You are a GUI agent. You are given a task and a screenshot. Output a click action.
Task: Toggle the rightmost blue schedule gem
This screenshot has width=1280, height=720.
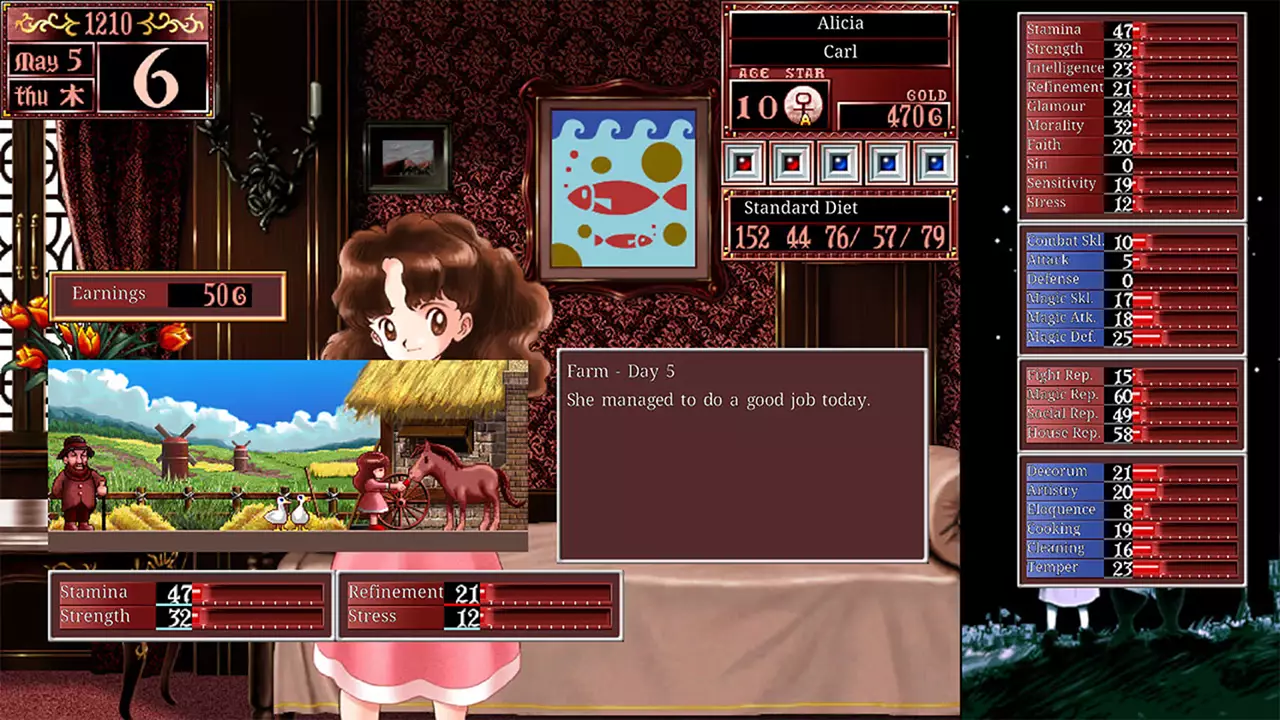coord(935,163)
